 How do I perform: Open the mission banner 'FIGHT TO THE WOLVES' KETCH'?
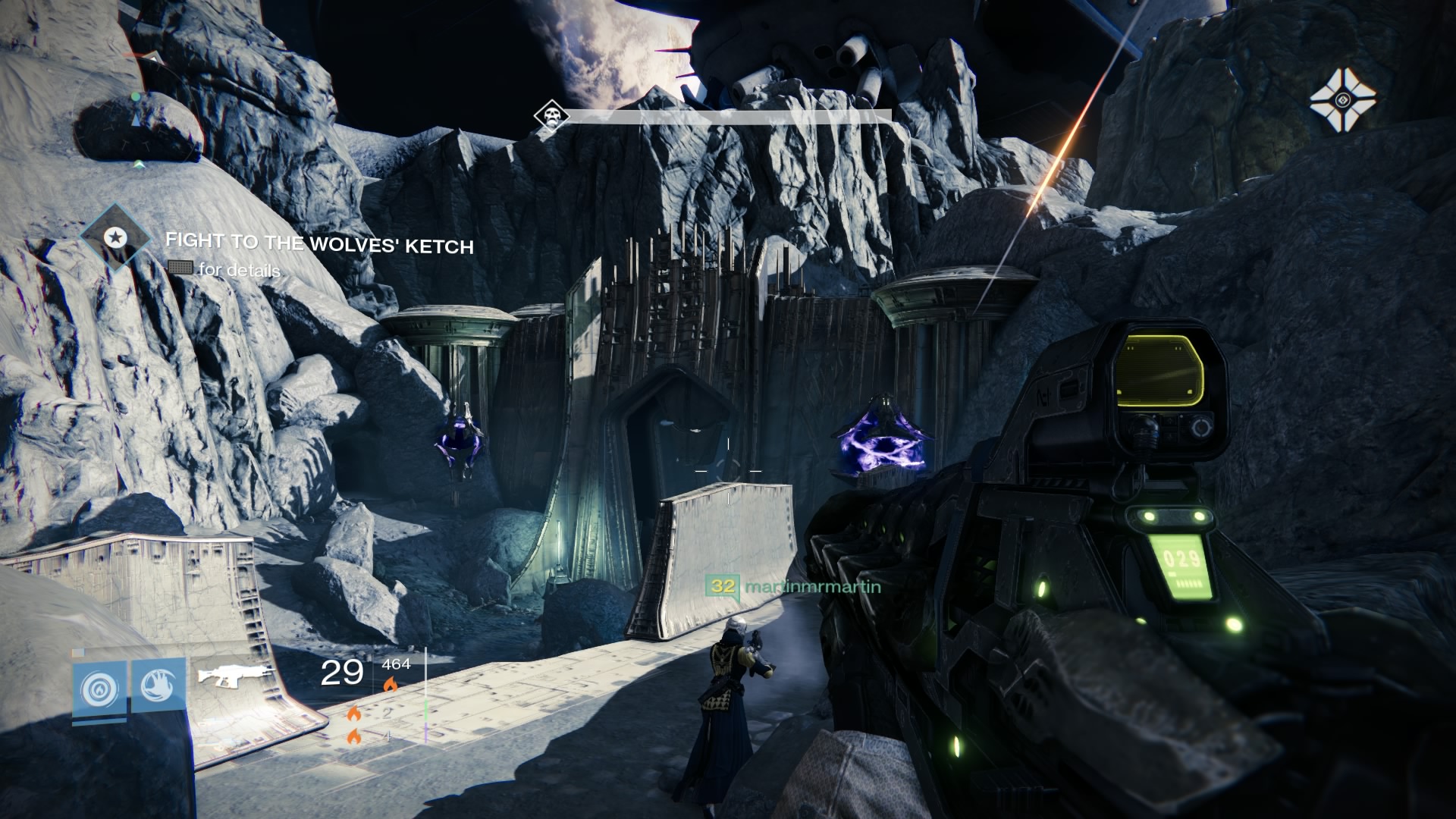pyautogui.click(x=318, y=245)
